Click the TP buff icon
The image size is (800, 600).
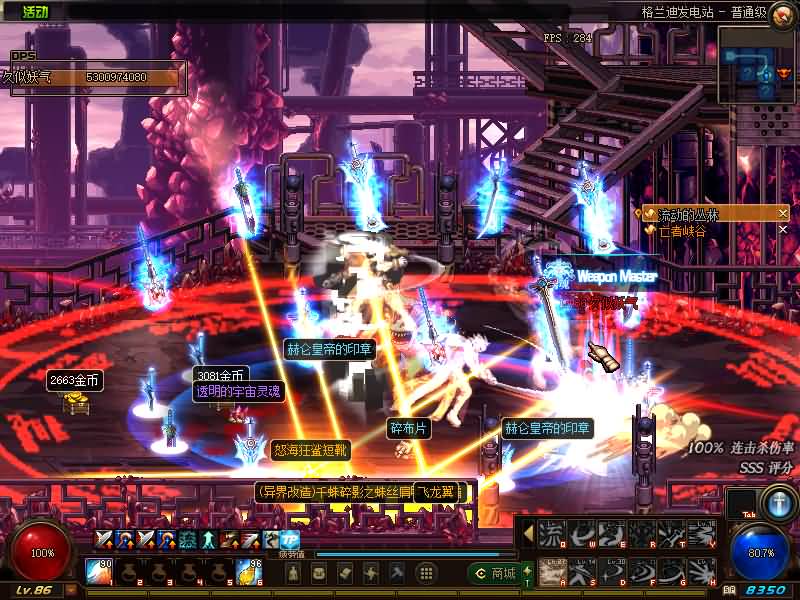pyautogui.click(x=290, y=540)
